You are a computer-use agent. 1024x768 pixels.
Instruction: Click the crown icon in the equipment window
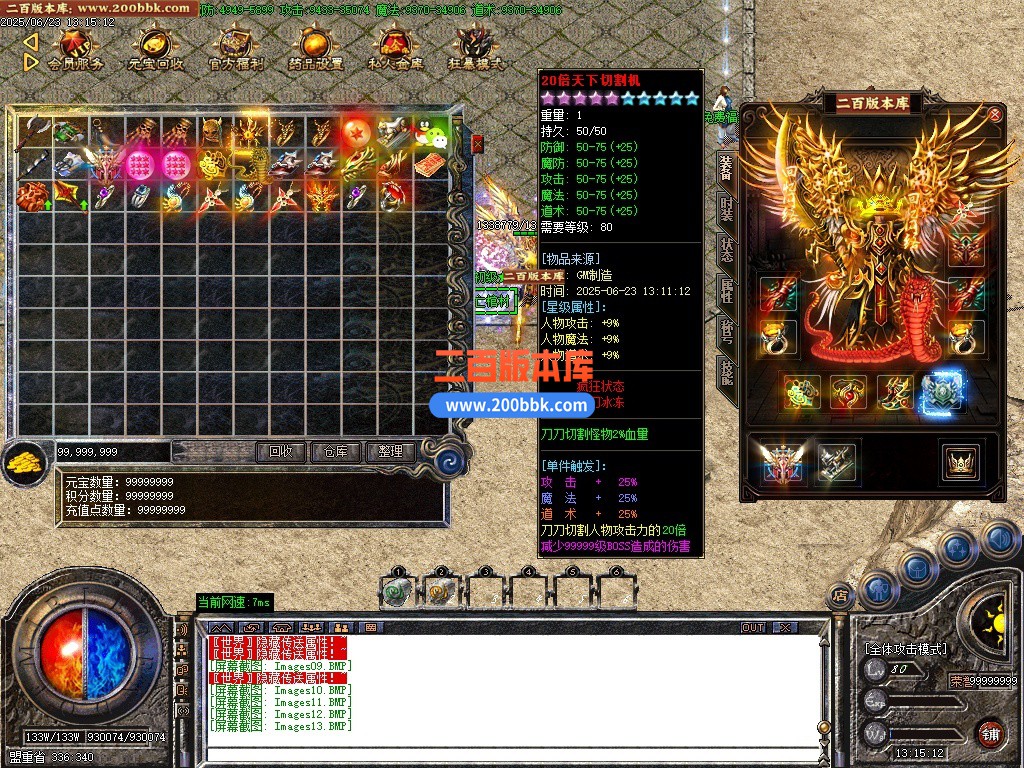tap(960, 461)
